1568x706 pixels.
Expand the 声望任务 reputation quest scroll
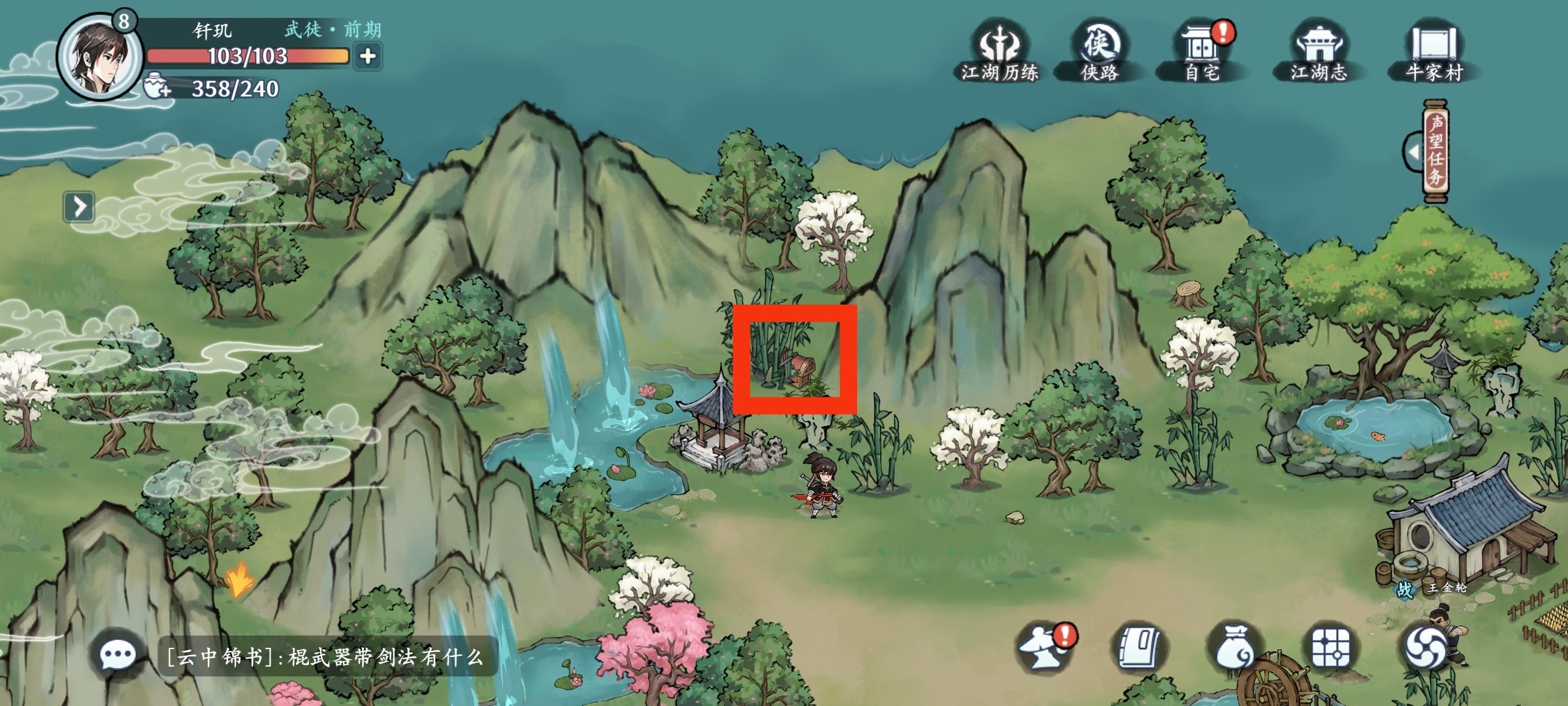click(x=1434, y=151)
